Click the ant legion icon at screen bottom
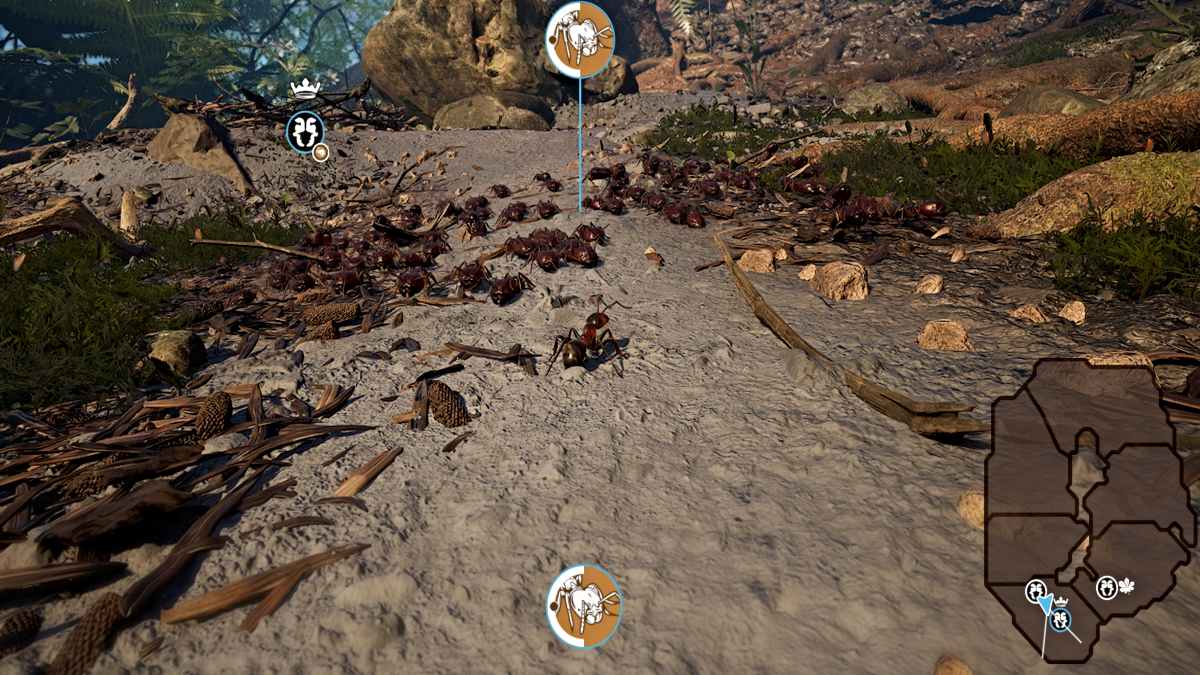The height and width of the screenshot is (675, 1200). click(x=584, y=606)
